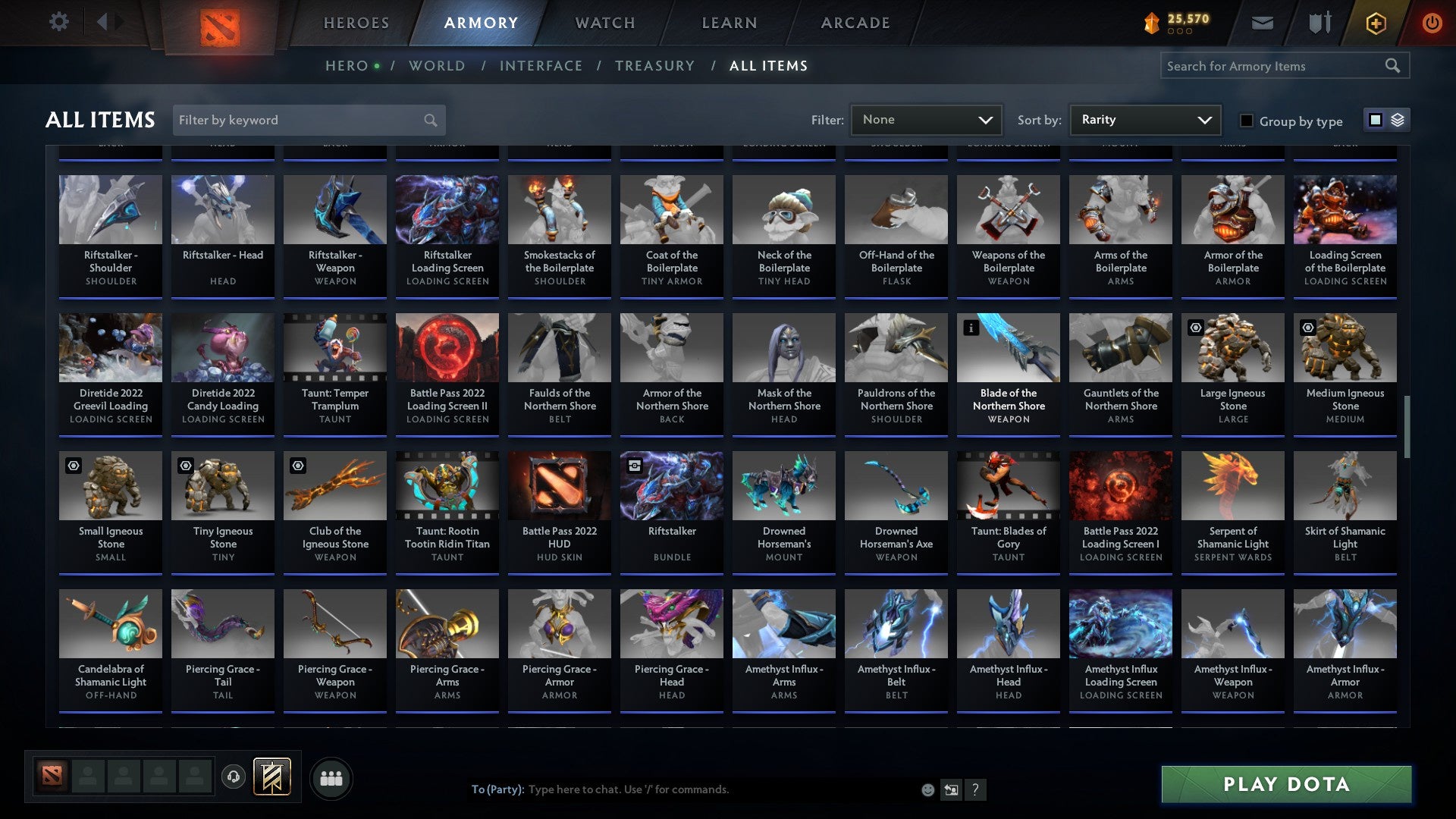The width and height of the screenshot is (1456, 819).
Task: Open the Filter None dropdown
Action: pyautogui.click(x=925, y=119)
